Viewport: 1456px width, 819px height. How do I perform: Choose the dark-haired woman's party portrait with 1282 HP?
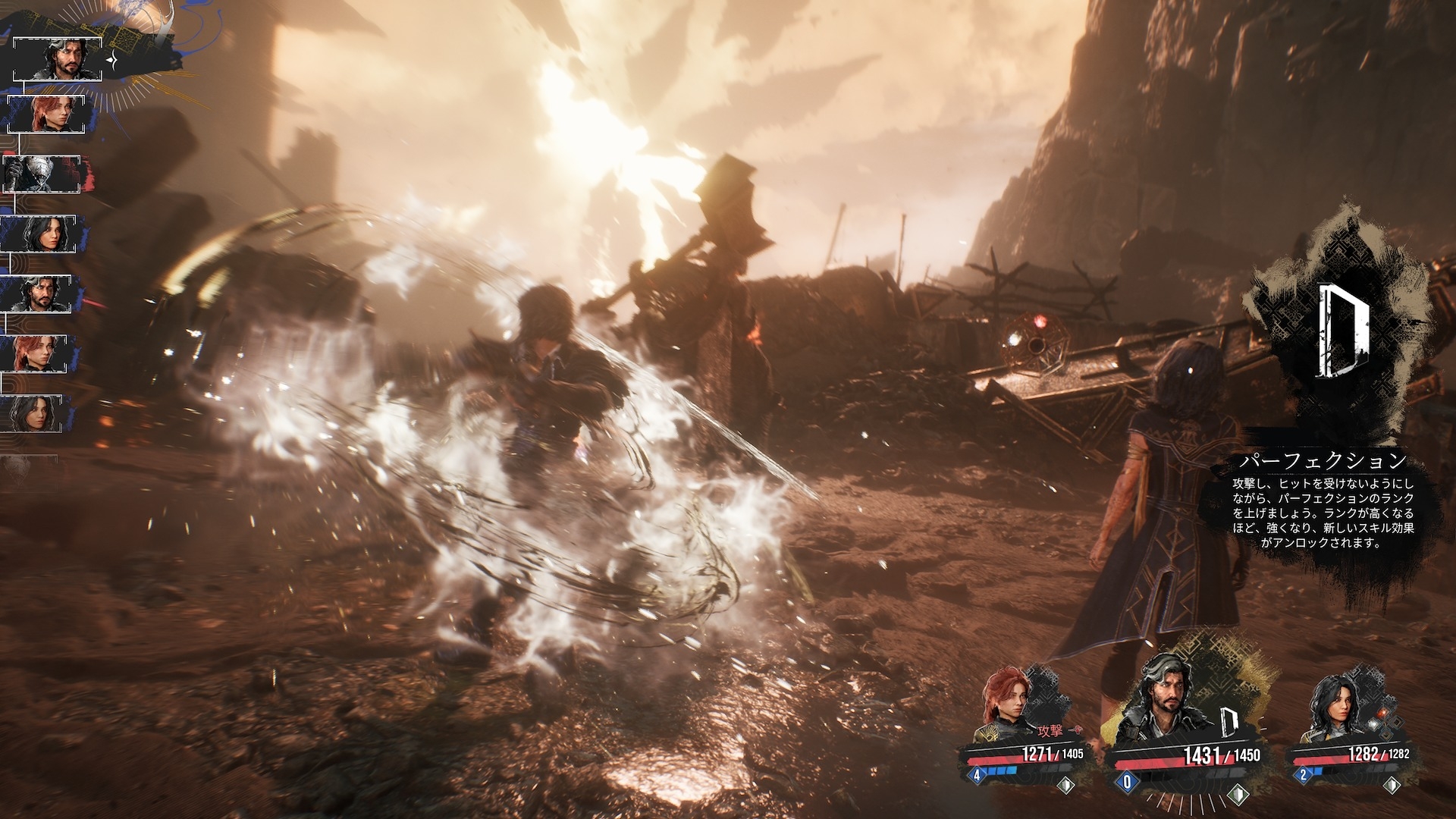click(1336, 709)
